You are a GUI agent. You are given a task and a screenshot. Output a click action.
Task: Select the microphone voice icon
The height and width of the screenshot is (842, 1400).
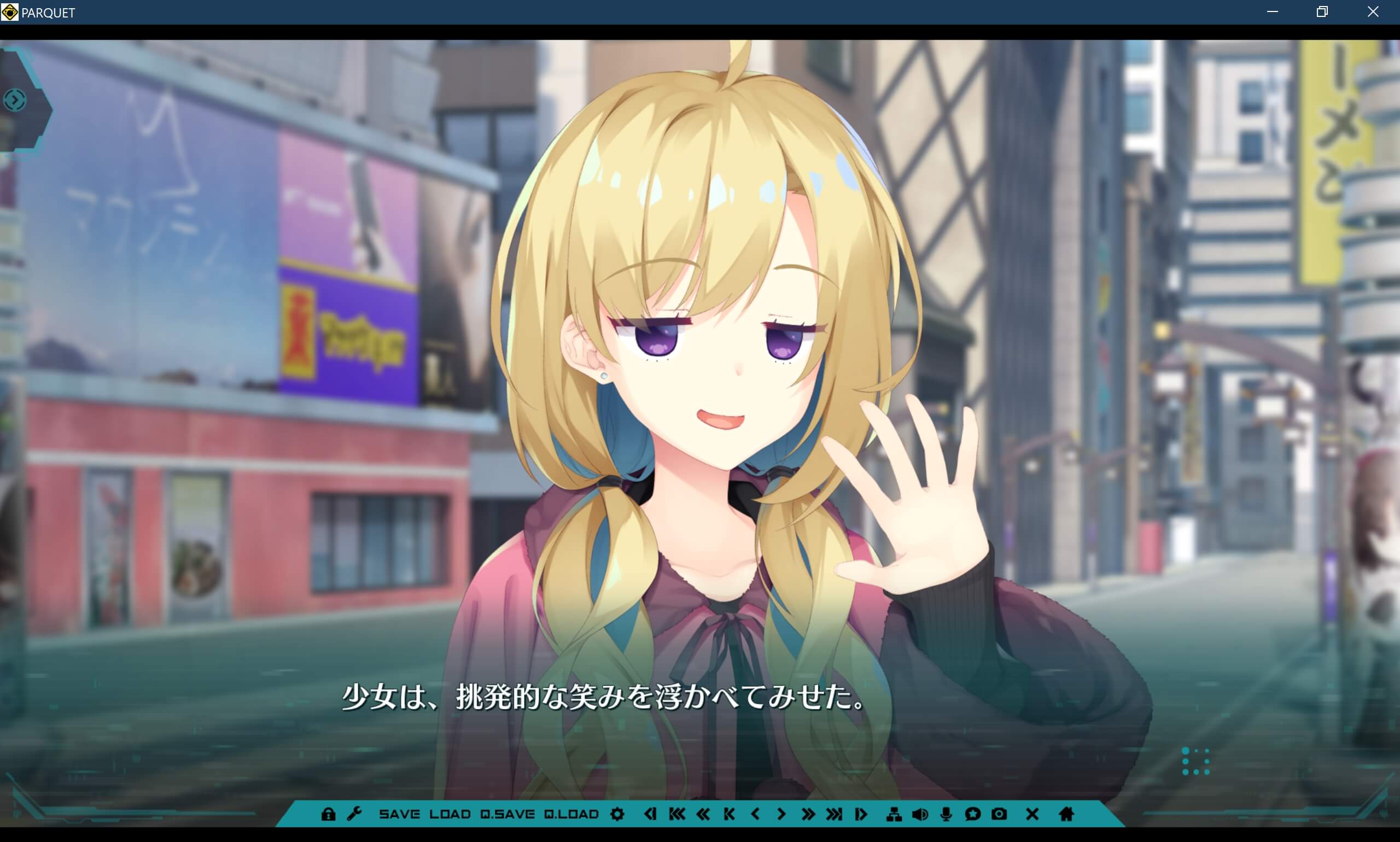(945, 814)
